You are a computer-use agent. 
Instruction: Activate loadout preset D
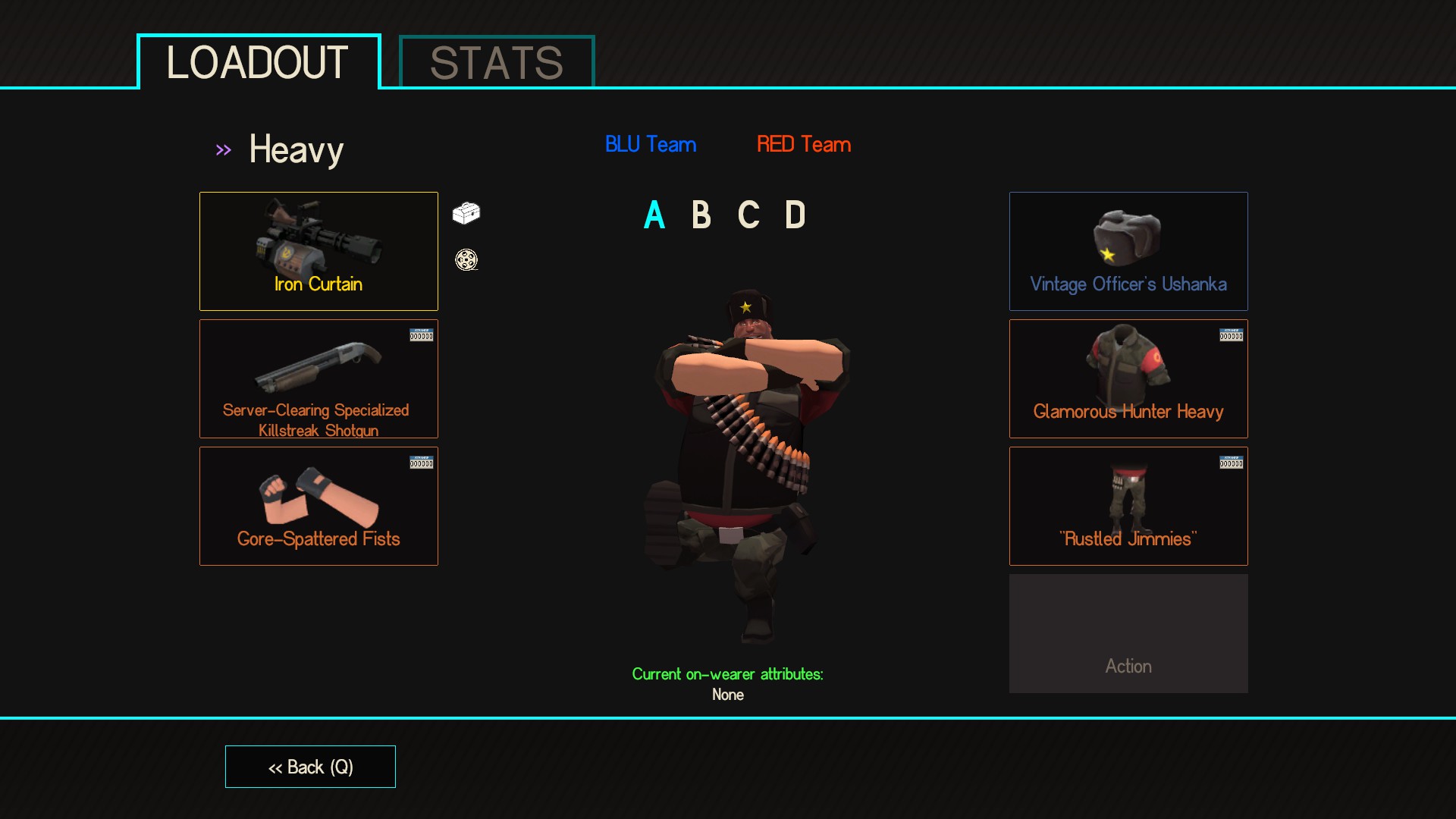pos(795,215)
